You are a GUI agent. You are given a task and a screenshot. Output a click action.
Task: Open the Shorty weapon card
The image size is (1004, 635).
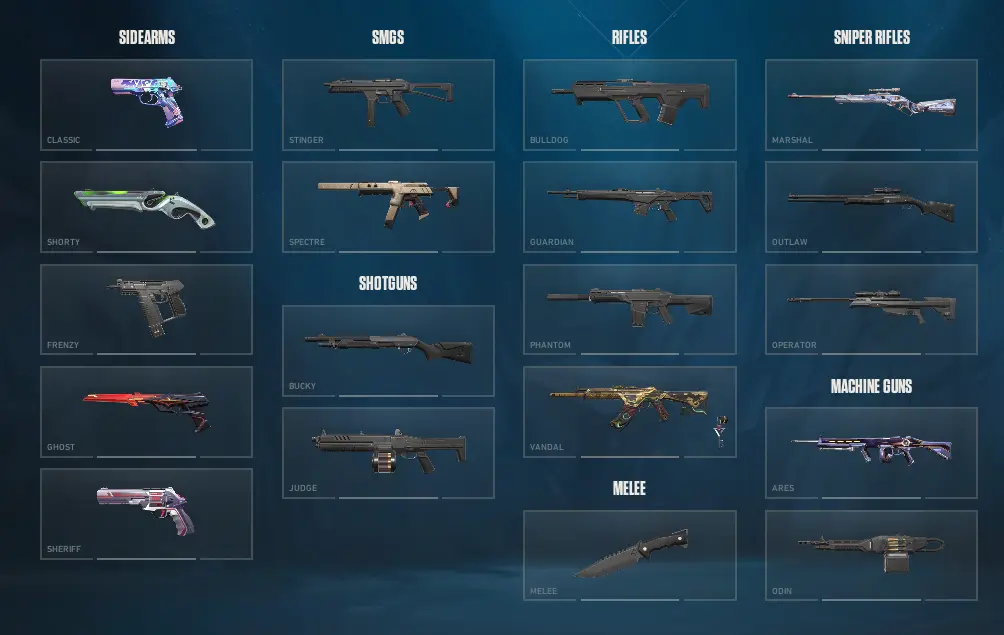pyautogui.click(x=146, y=207)
